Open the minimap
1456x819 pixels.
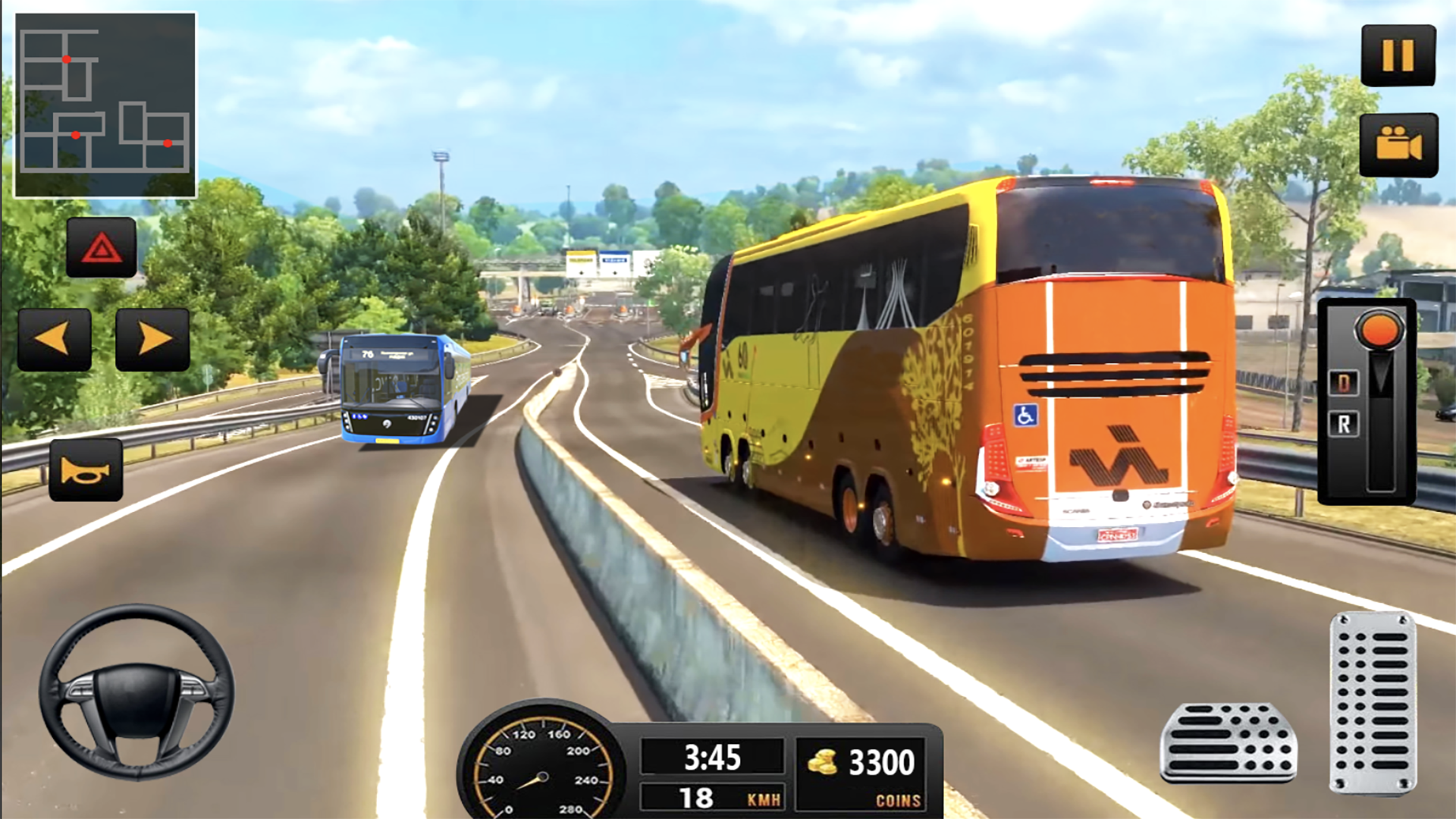pyautogui.click(x=105, y=105)
